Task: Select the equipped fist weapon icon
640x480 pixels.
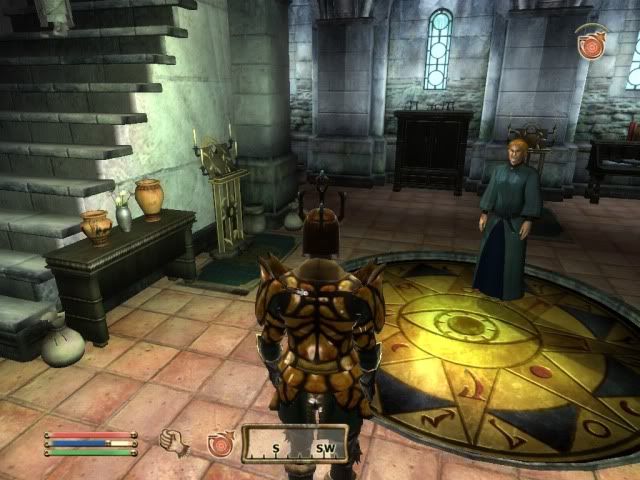Action: (175, 442)
